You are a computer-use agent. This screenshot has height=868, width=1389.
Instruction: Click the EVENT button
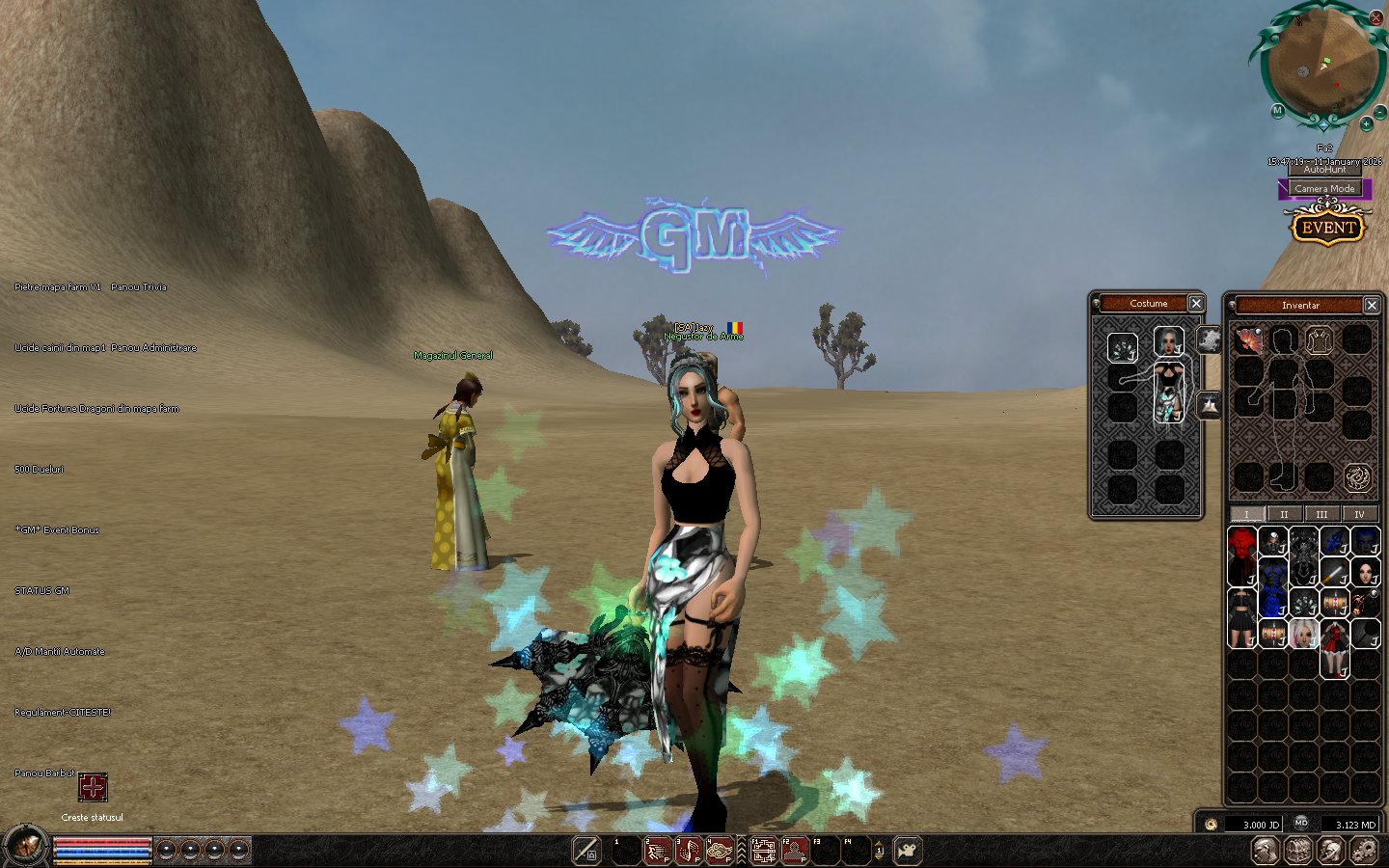[1328, 228]
